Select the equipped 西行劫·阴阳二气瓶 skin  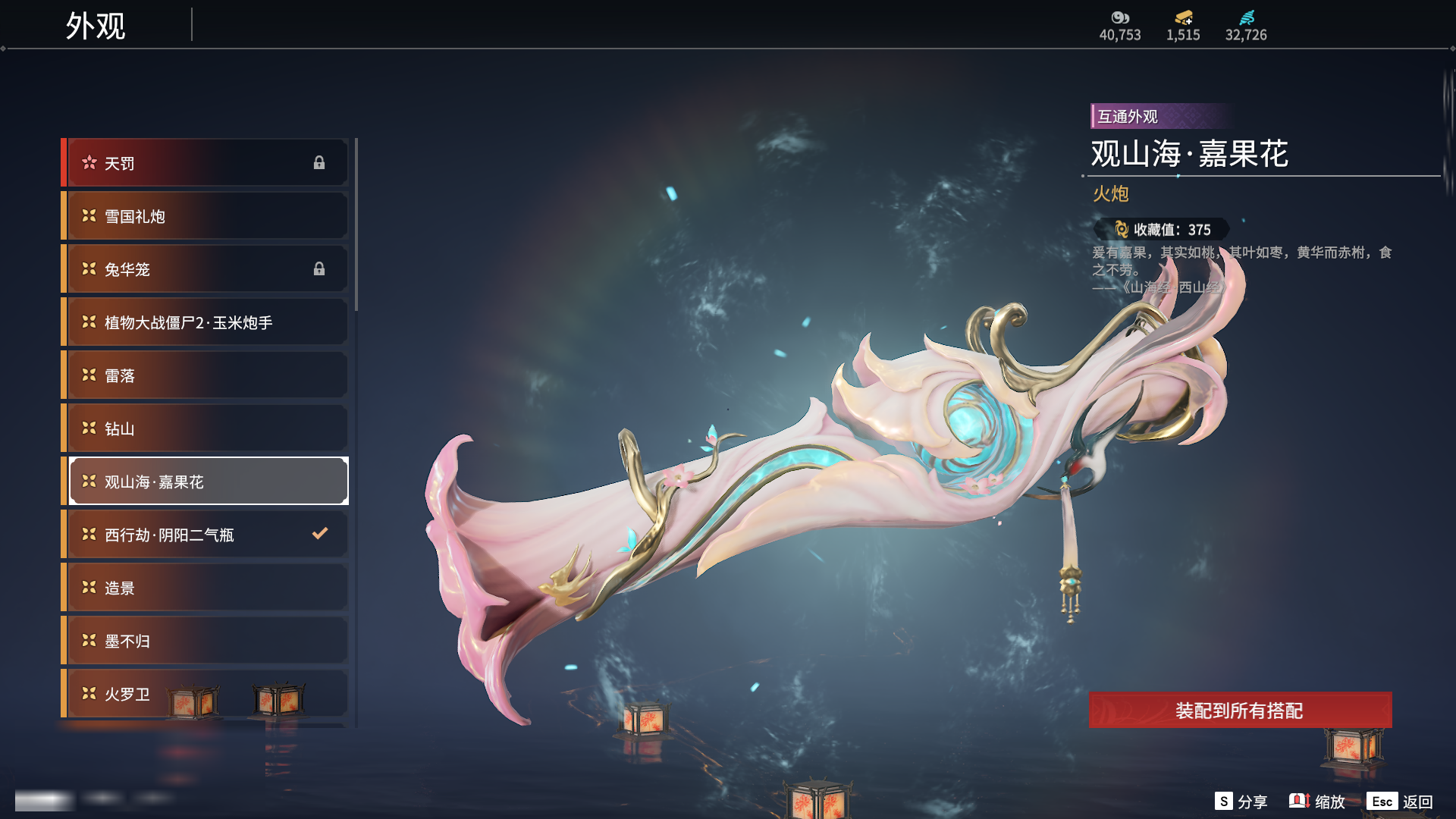(x=206, y=535)
